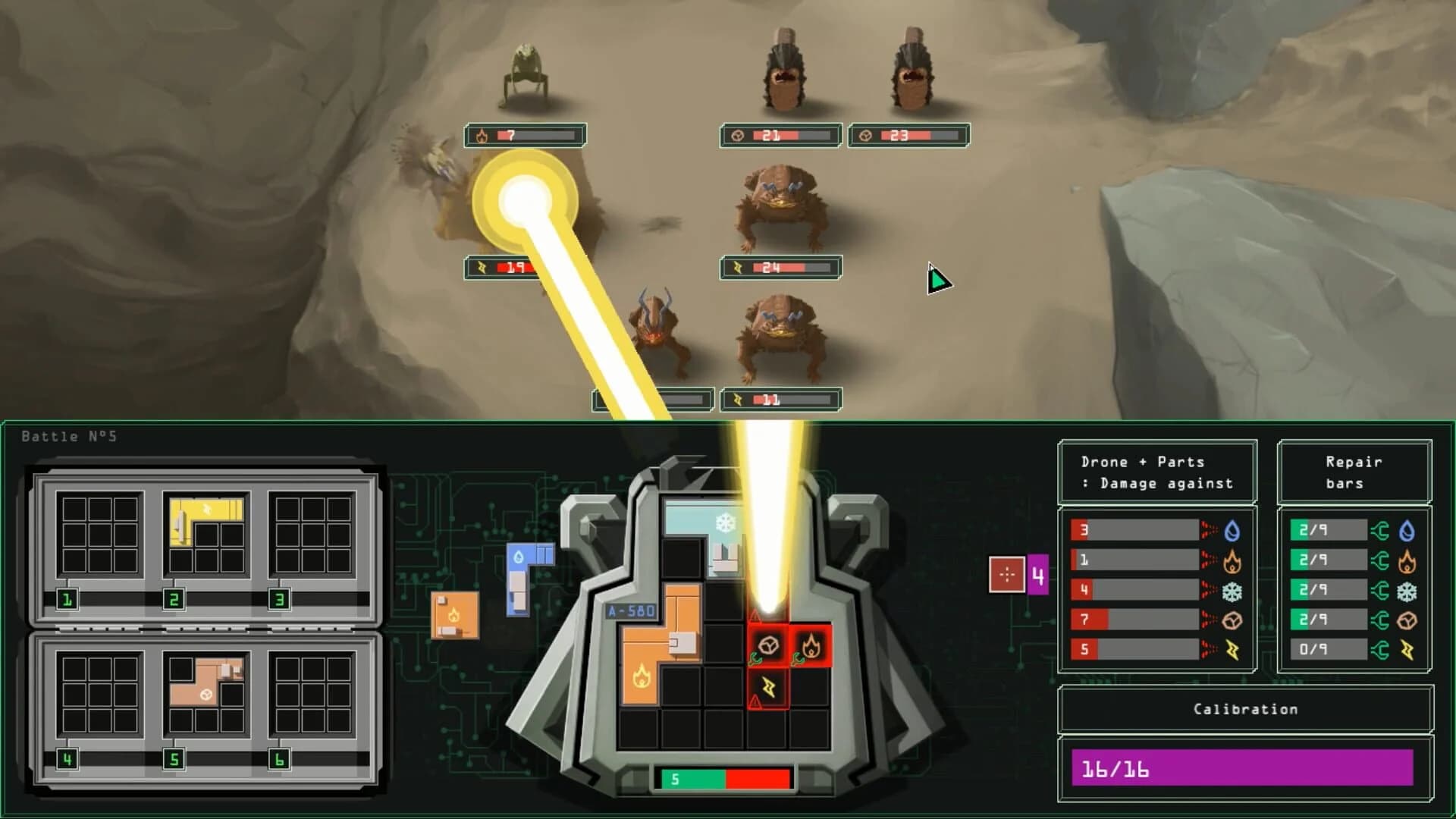Click the A-580 drone name tag
The width and height of the screenshot is (1456, 819).
point(631,610)
